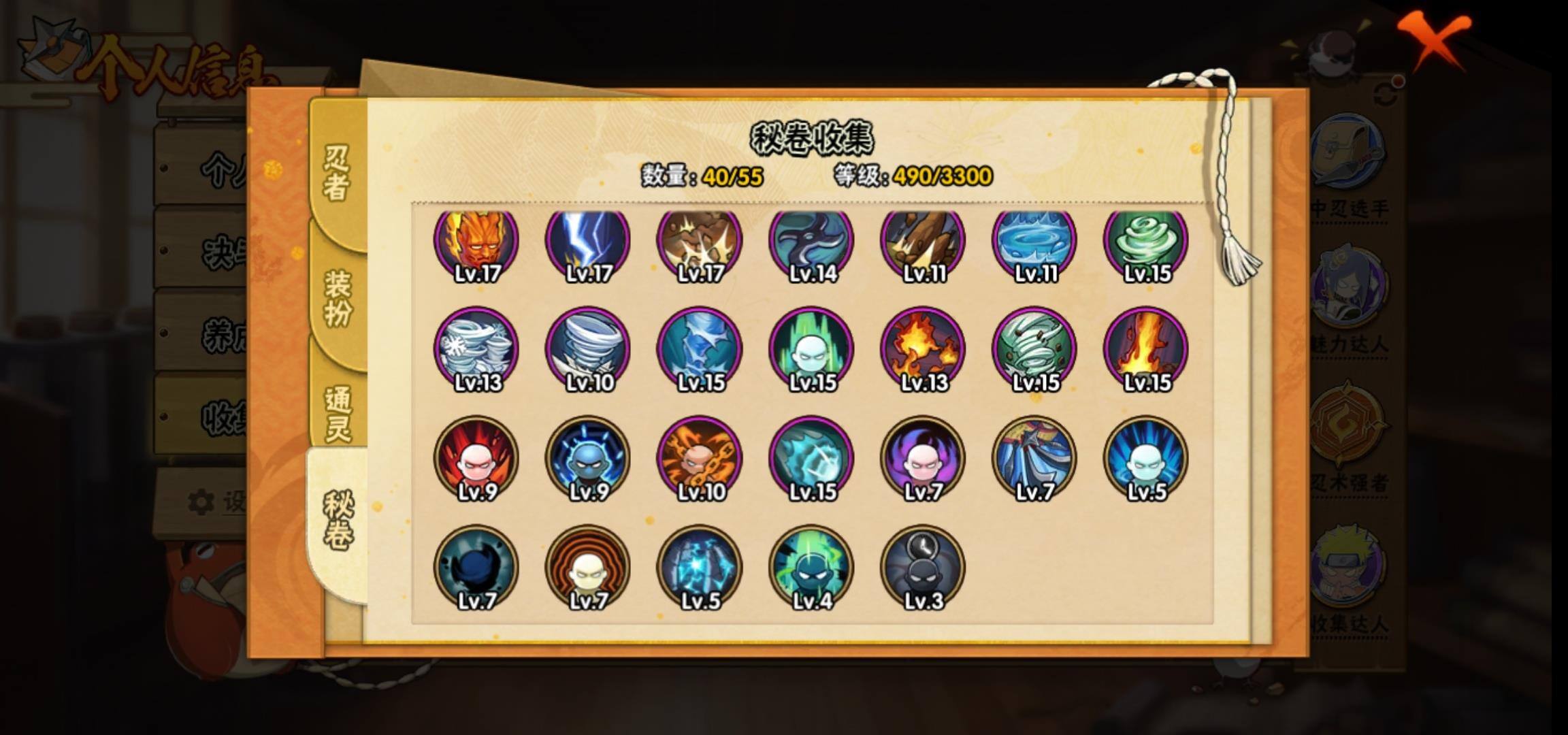Pick the dark shuriken scroll Lv.14
This screenshot has height=735, width=1568.
pos(811,242)
